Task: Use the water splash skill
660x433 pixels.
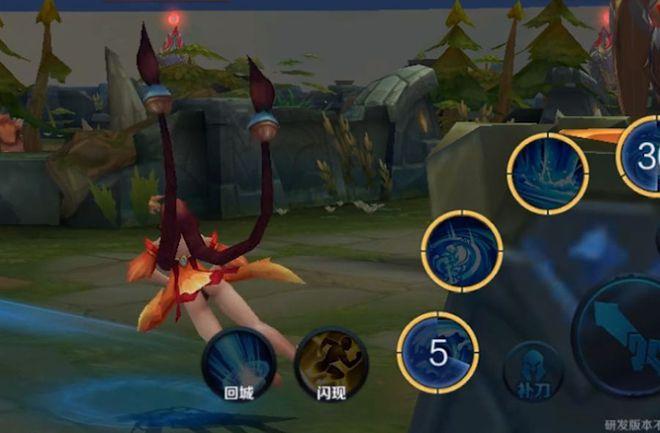Action: coord(547,172)
